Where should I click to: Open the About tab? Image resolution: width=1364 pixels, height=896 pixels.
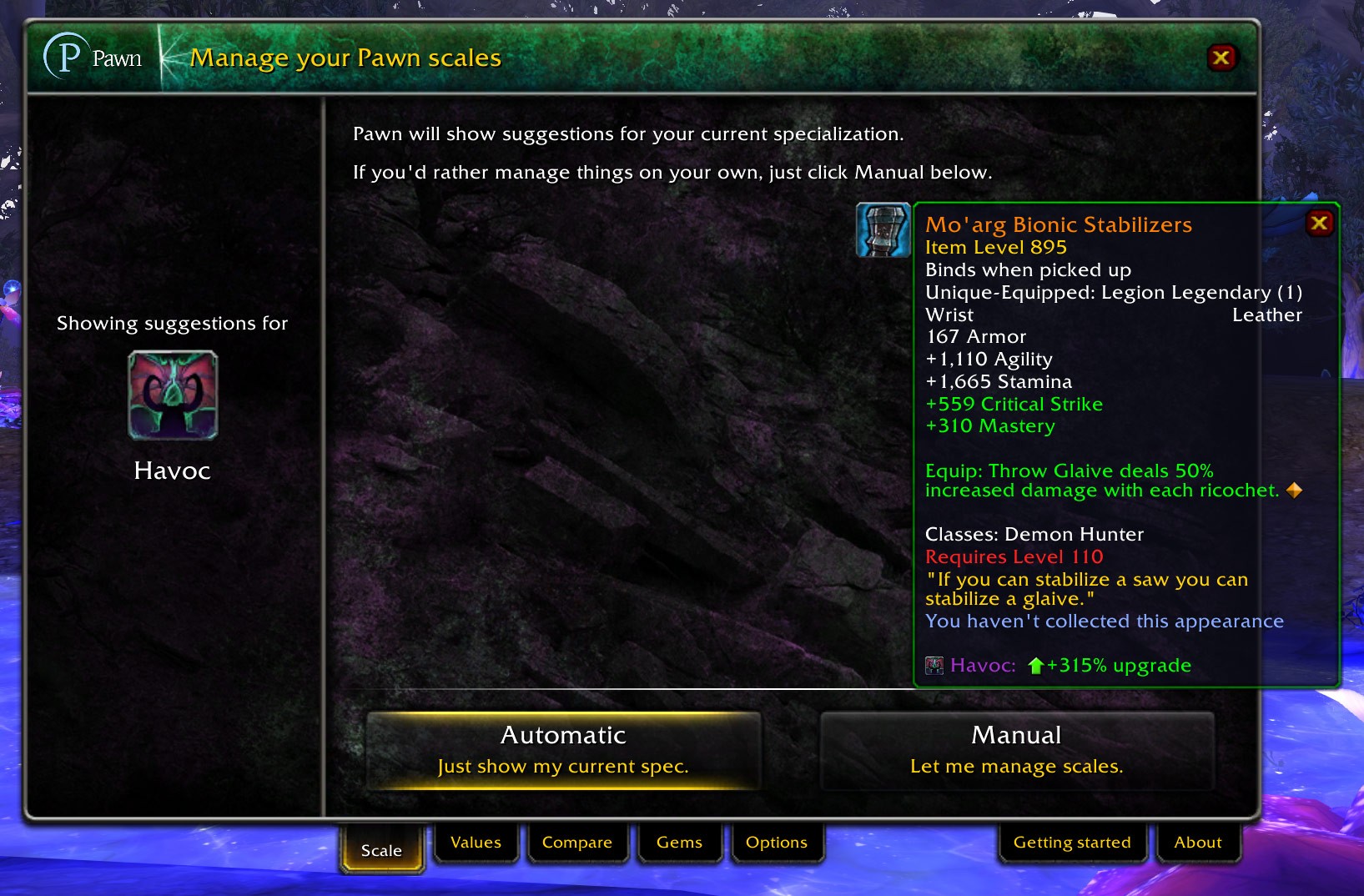coord(1197,843)
